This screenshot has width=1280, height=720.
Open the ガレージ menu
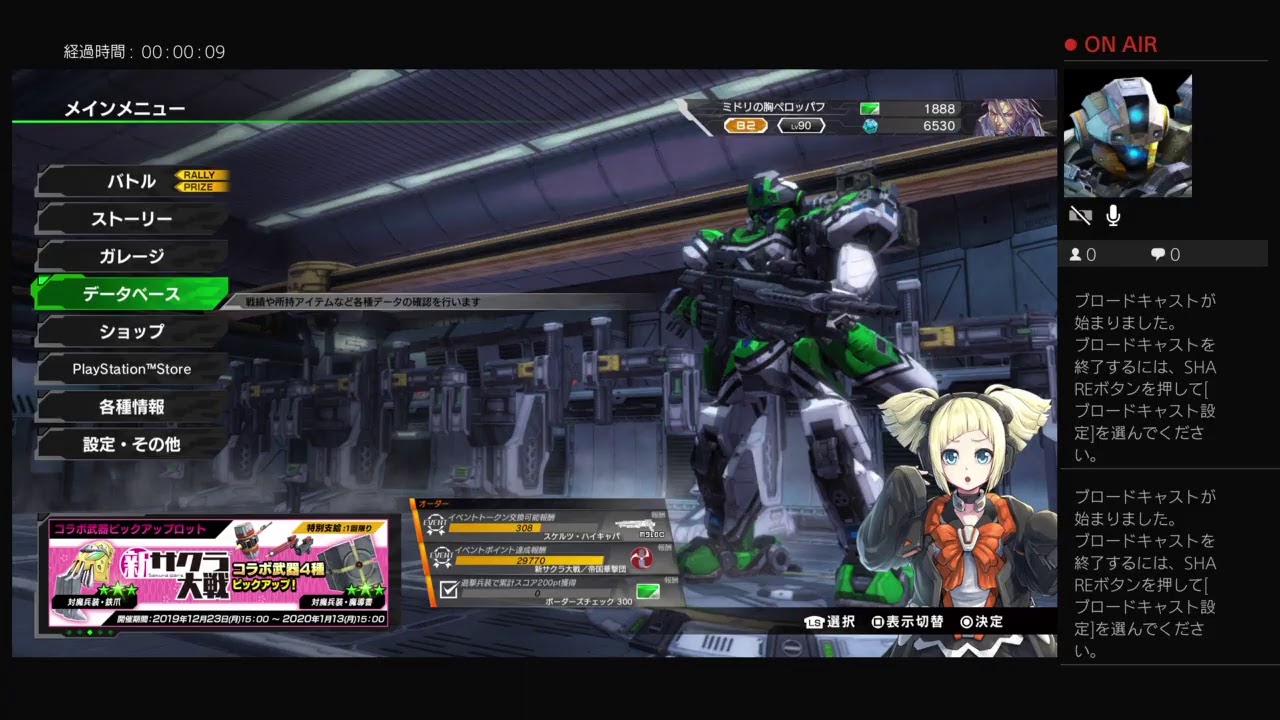coord(132,256)
